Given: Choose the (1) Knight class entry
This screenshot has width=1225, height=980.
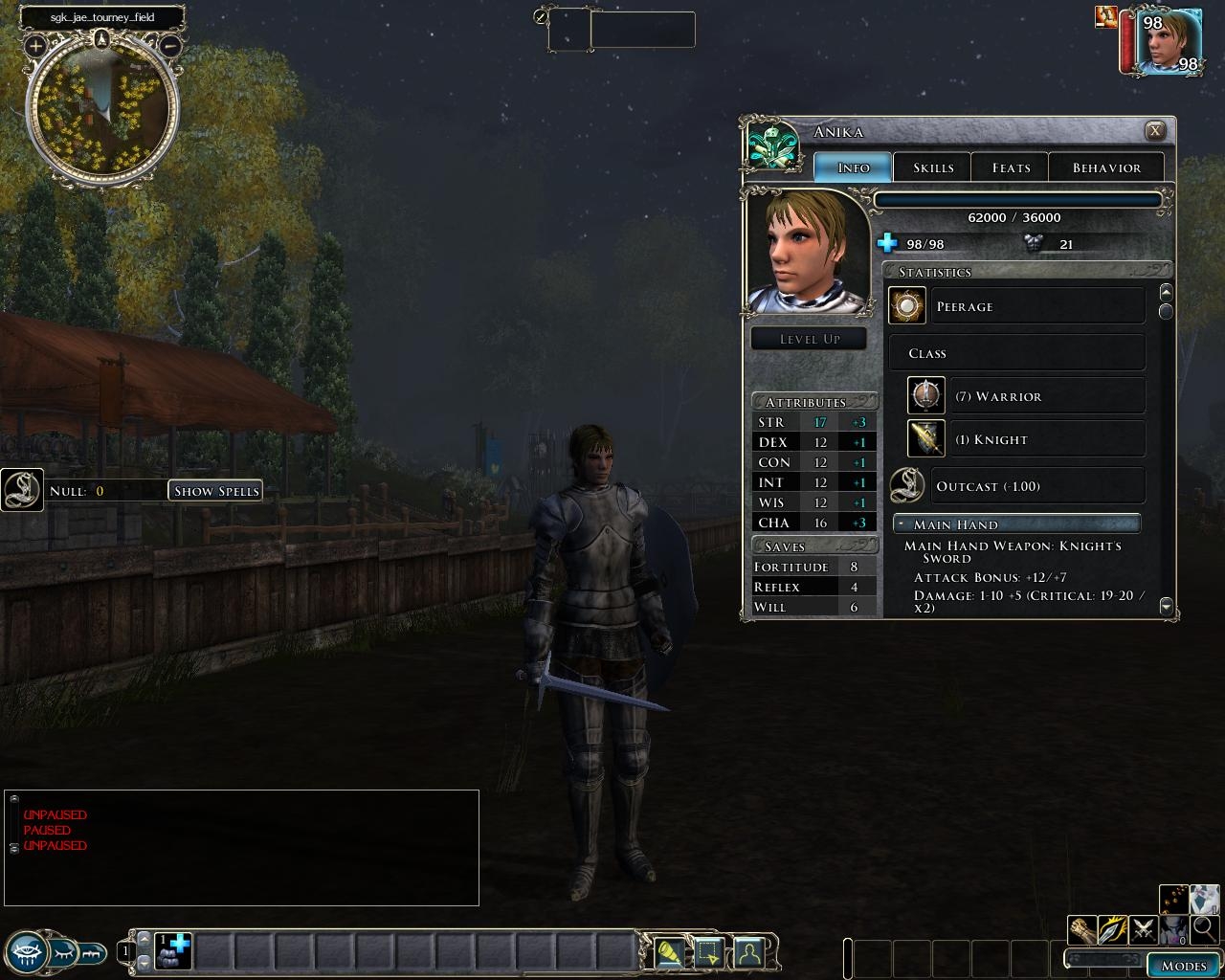Looking at the screenshot, I should 1026,439.
